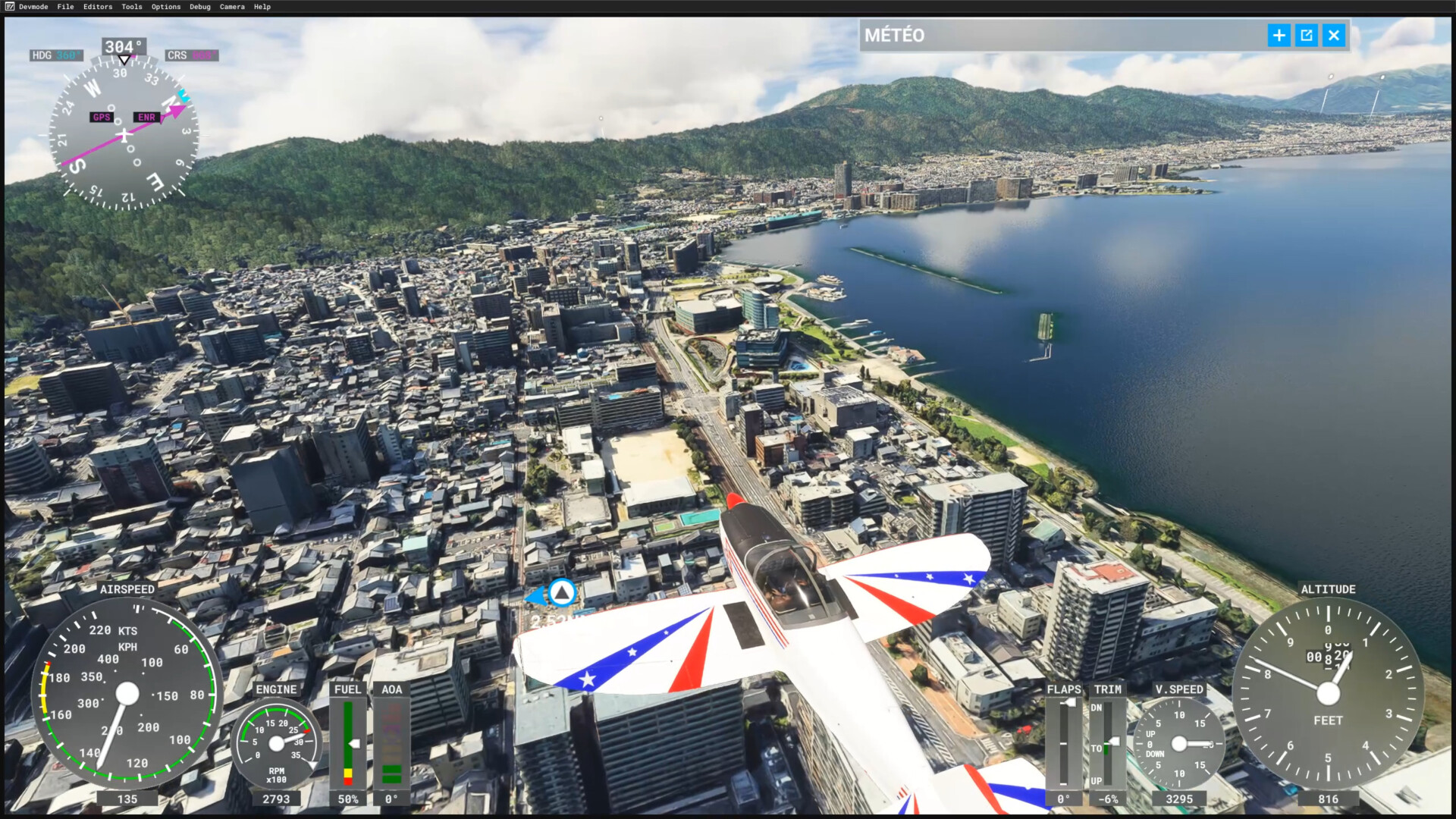The width and height of the screenshot is (1456, 819).
Task: Open the Debug menu
Action: [200, 7]
